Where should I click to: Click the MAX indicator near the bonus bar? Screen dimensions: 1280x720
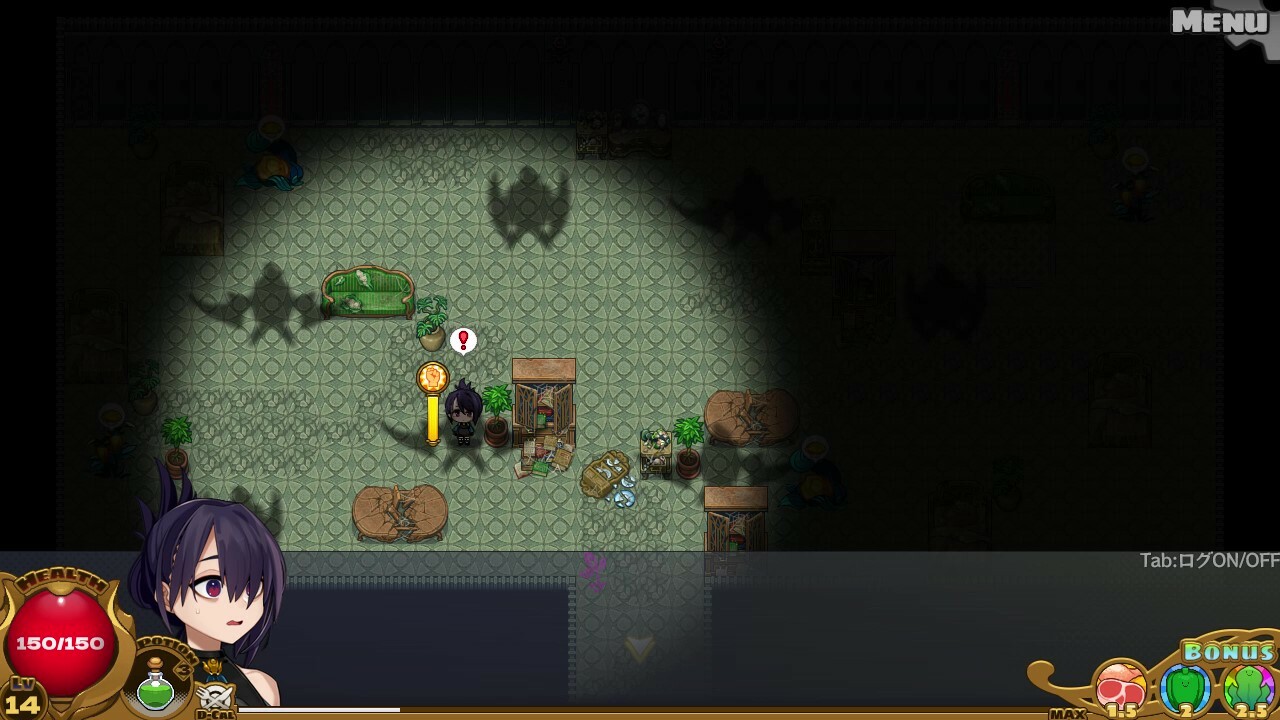pos(1067,713)
